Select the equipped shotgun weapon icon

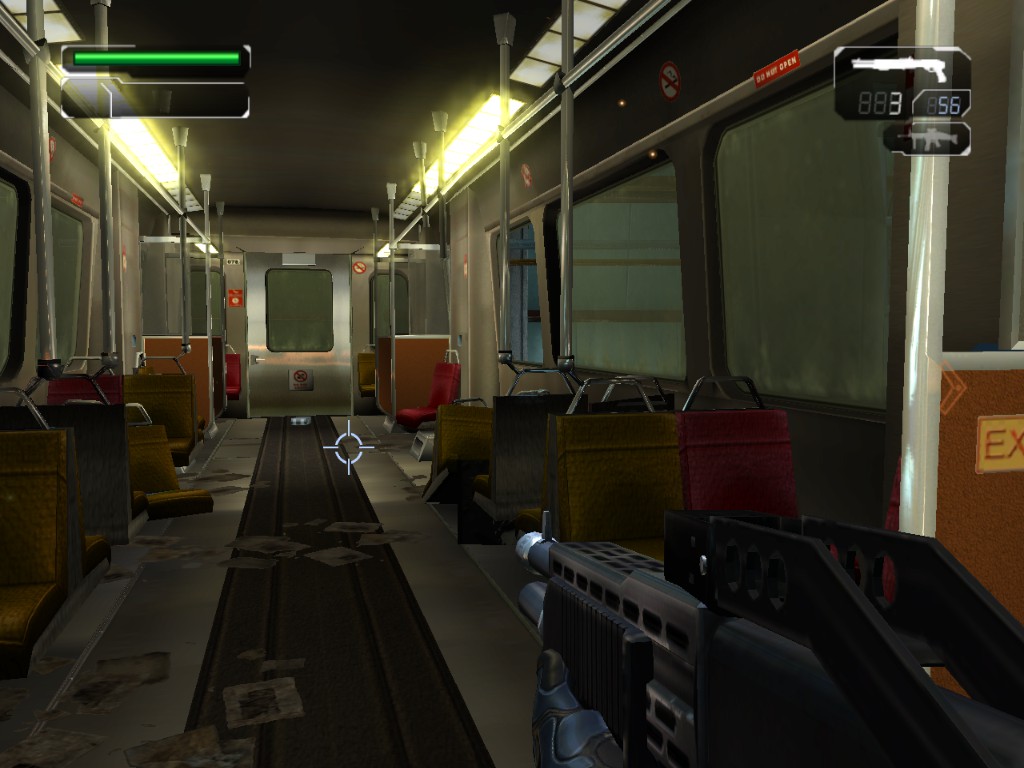pyautogui.click(x=899, y=67)
